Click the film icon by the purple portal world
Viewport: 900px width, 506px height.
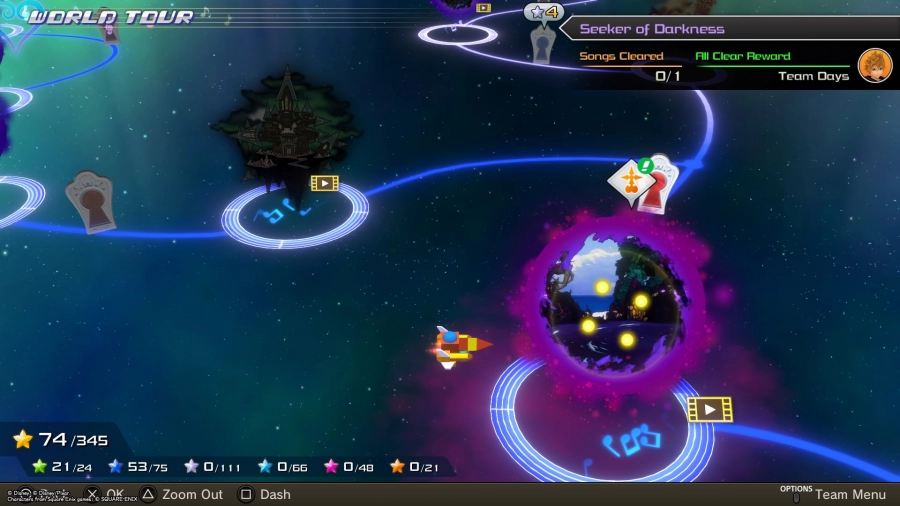pos(709,408)
